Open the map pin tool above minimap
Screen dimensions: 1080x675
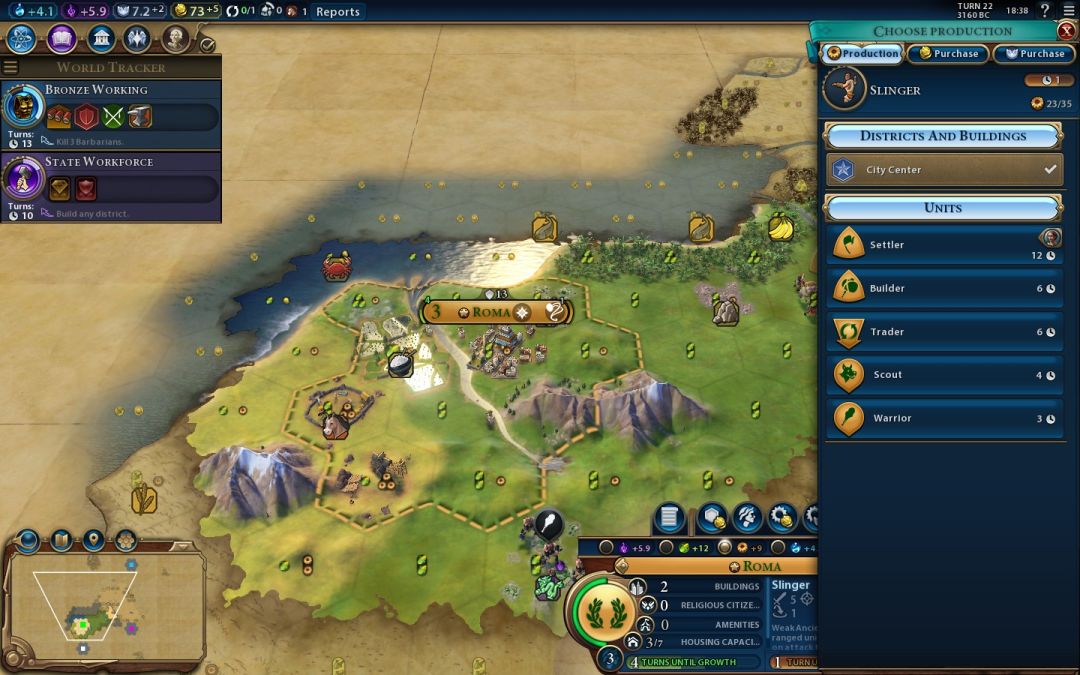(93, 541)
